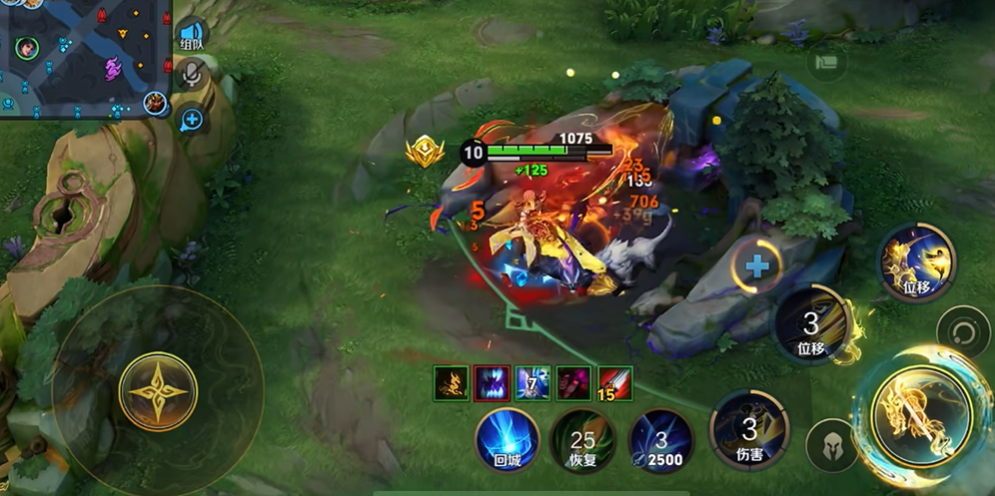Tap the 回城 recall button
Screen dimensions: 995x496
click(507, 440)
